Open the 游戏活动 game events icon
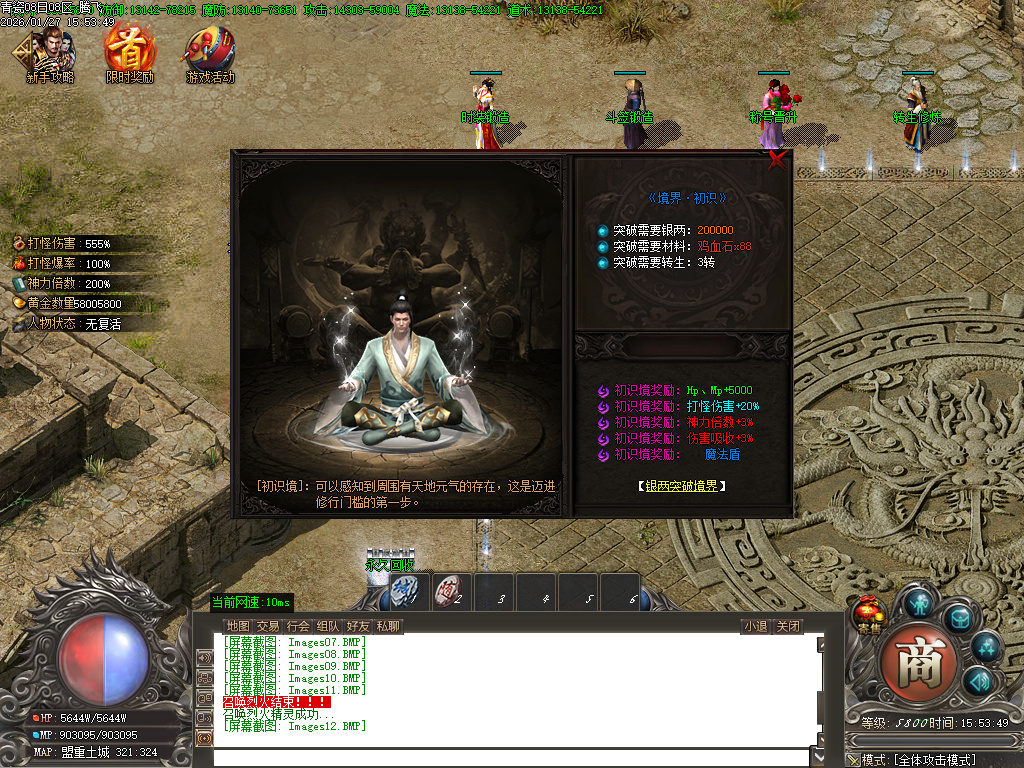Screen dimensions: 1024x768 (x=209, y=55)
